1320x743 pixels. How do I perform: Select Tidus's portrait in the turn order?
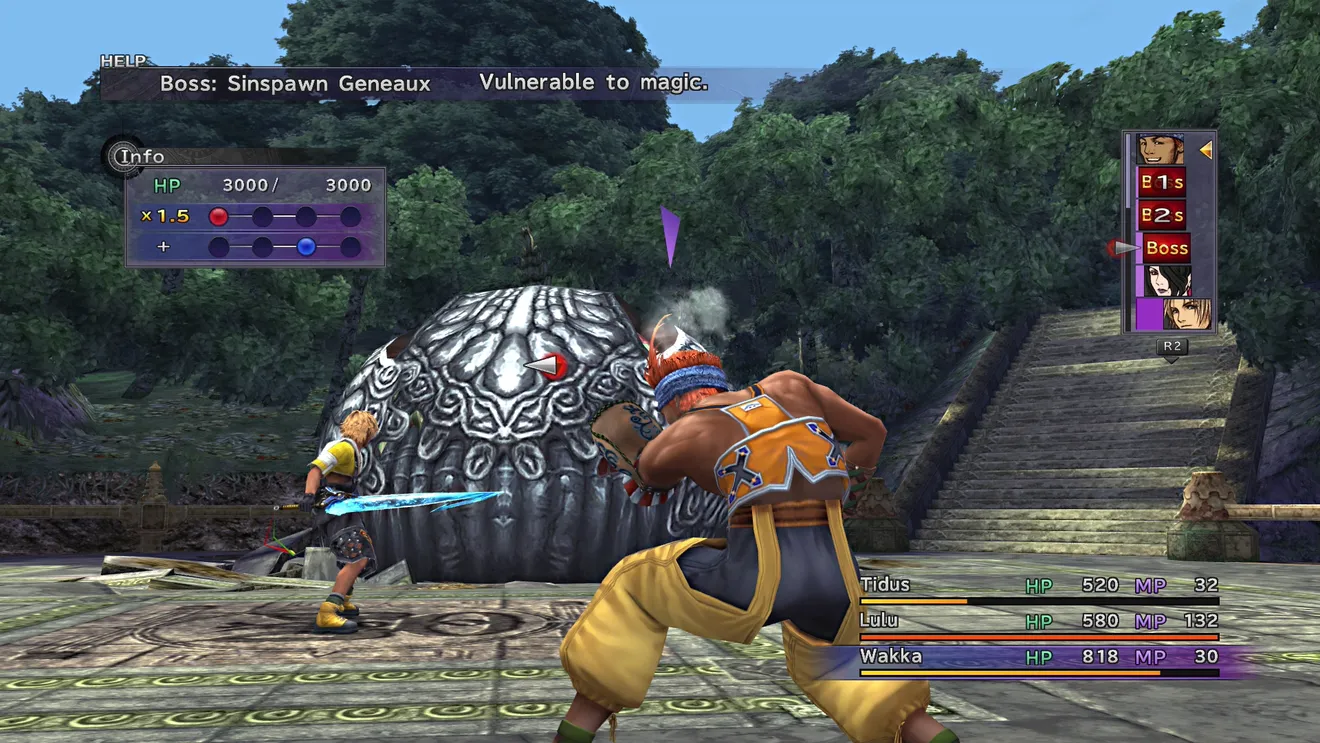tap(1185, 314)
